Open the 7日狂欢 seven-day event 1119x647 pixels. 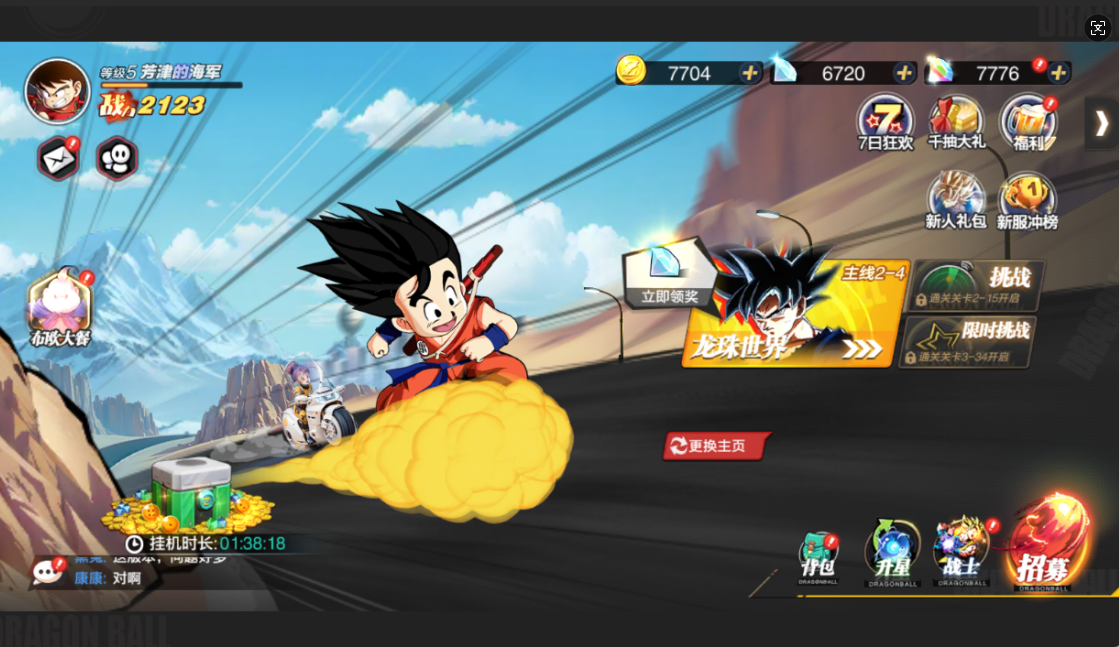[x=885, y=122]
